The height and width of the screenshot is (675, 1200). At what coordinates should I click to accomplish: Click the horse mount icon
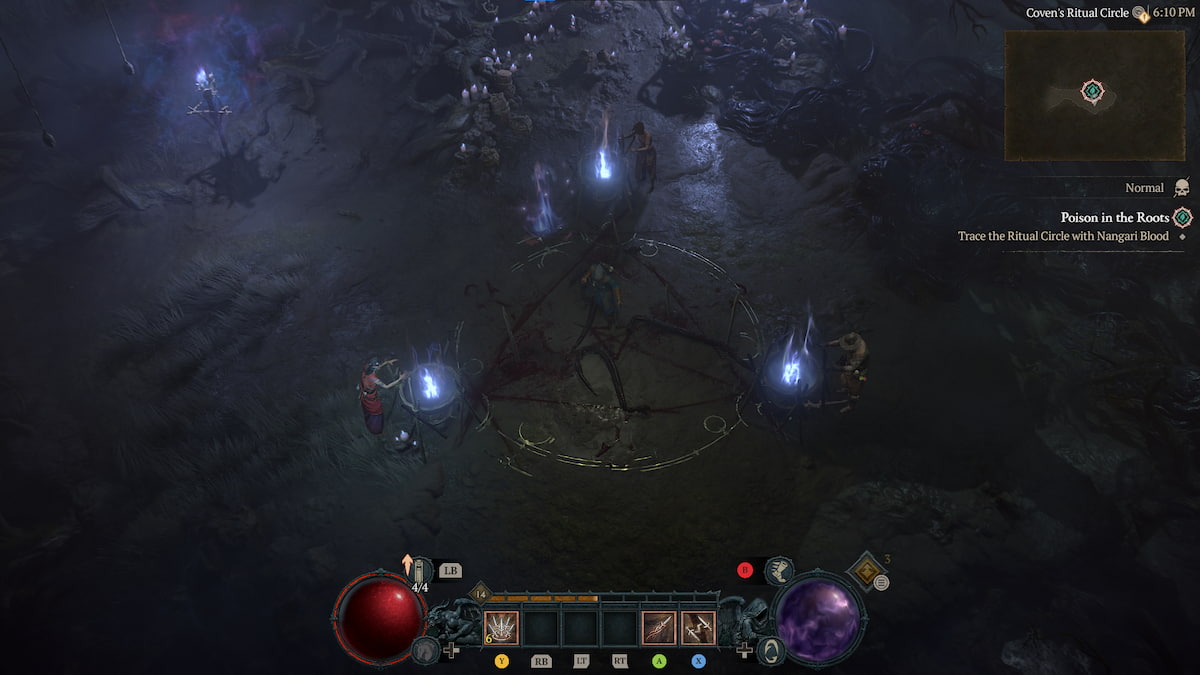point(425,650)
